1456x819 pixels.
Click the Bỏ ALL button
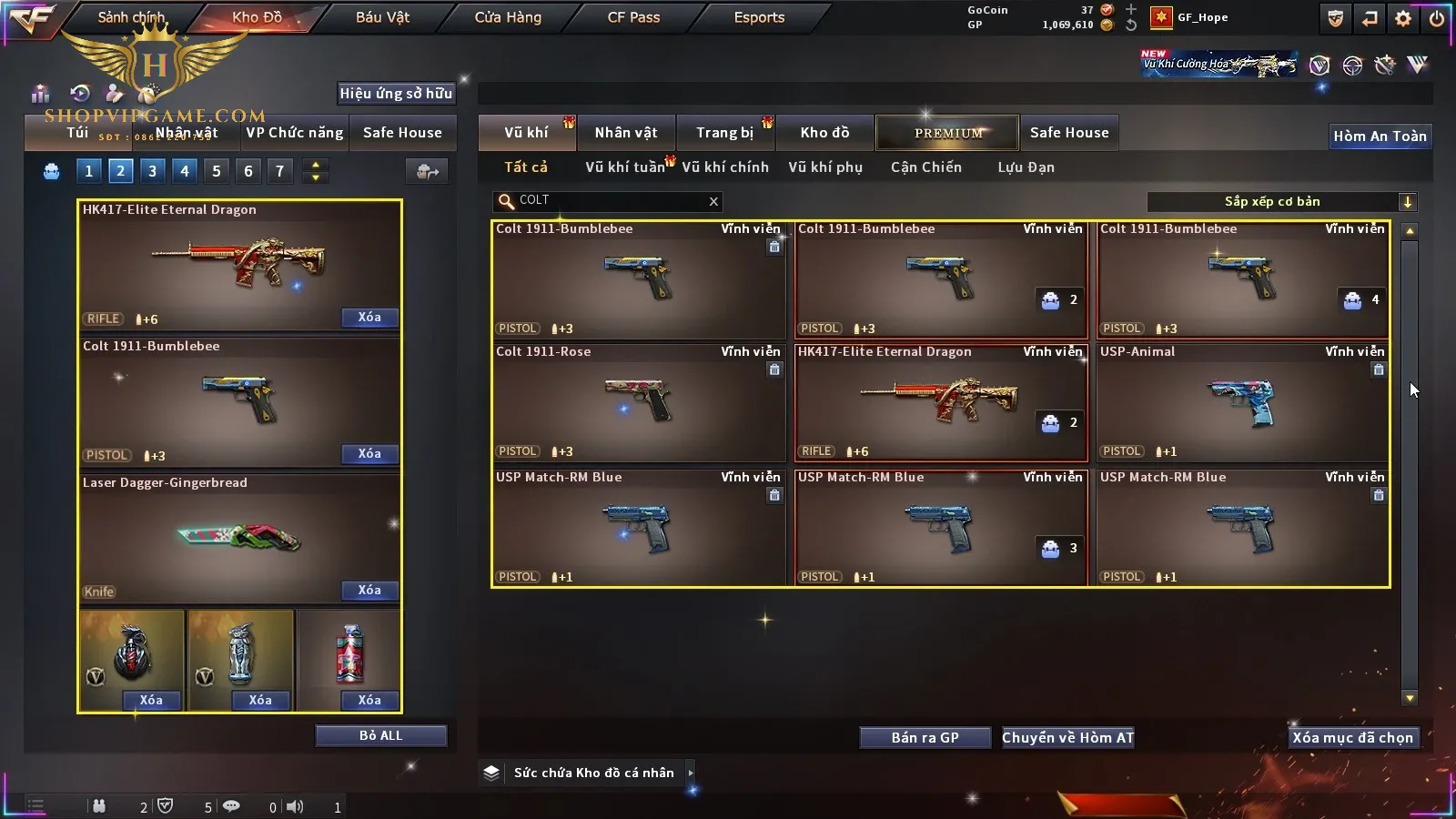(x=380, y=735)
